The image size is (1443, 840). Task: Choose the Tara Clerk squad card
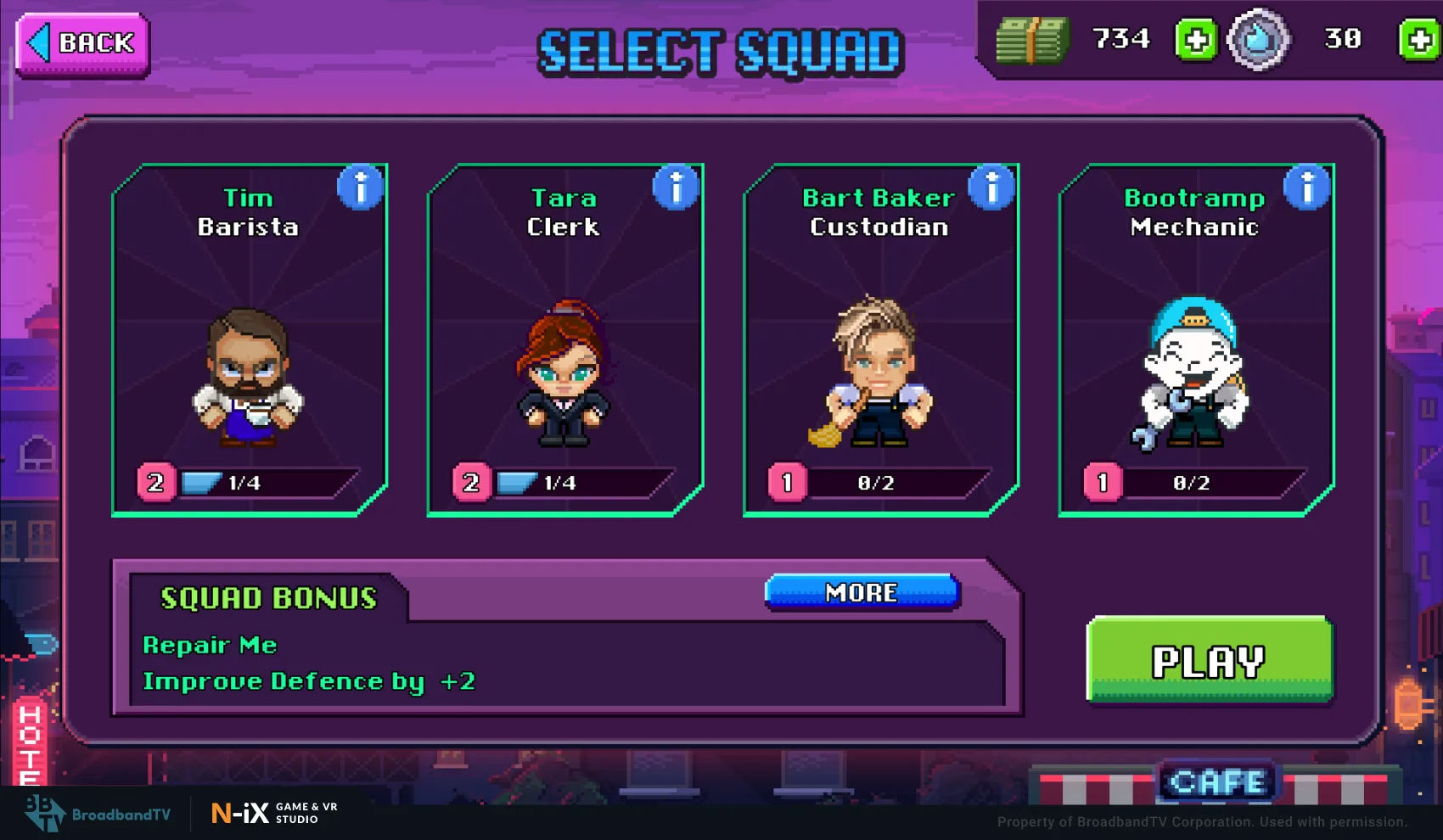point(564,356)
